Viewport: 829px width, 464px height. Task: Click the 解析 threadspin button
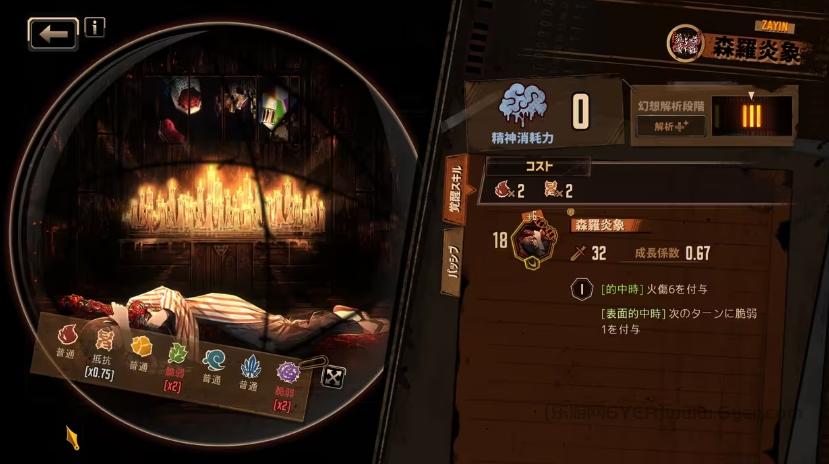pos(671,127)
